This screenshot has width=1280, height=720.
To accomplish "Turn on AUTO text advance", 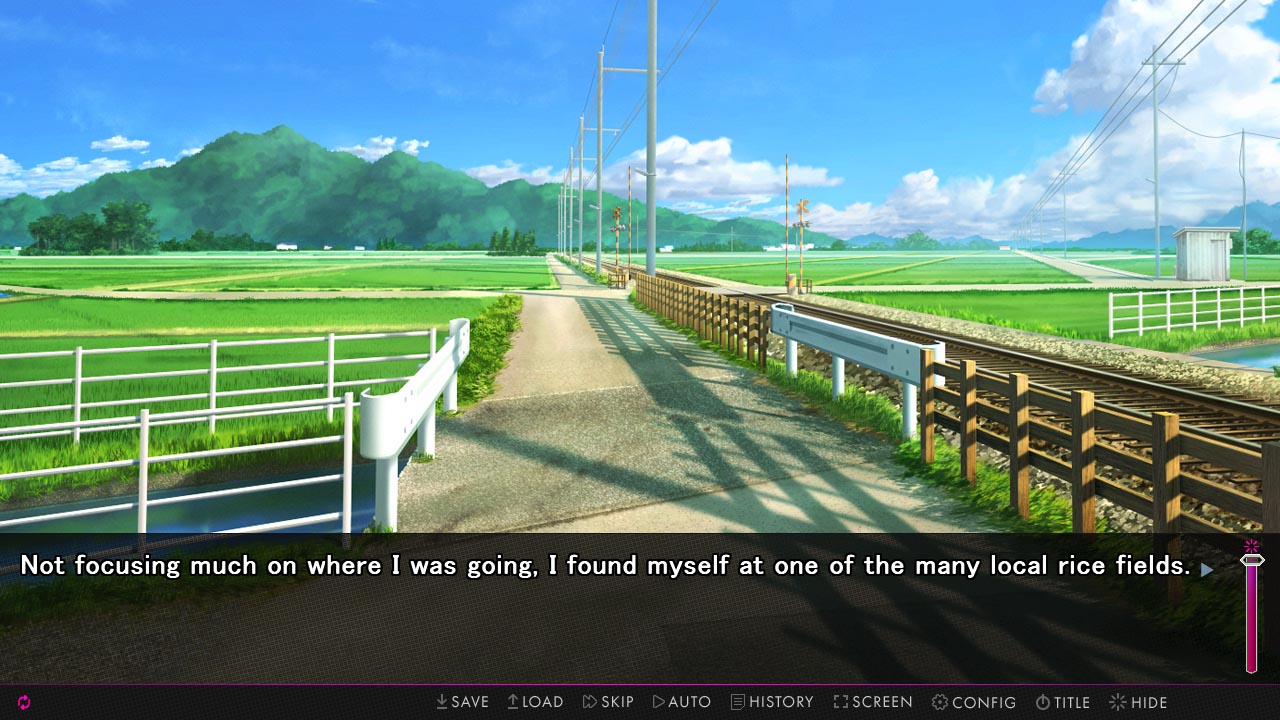I will (x=682, y=702).
